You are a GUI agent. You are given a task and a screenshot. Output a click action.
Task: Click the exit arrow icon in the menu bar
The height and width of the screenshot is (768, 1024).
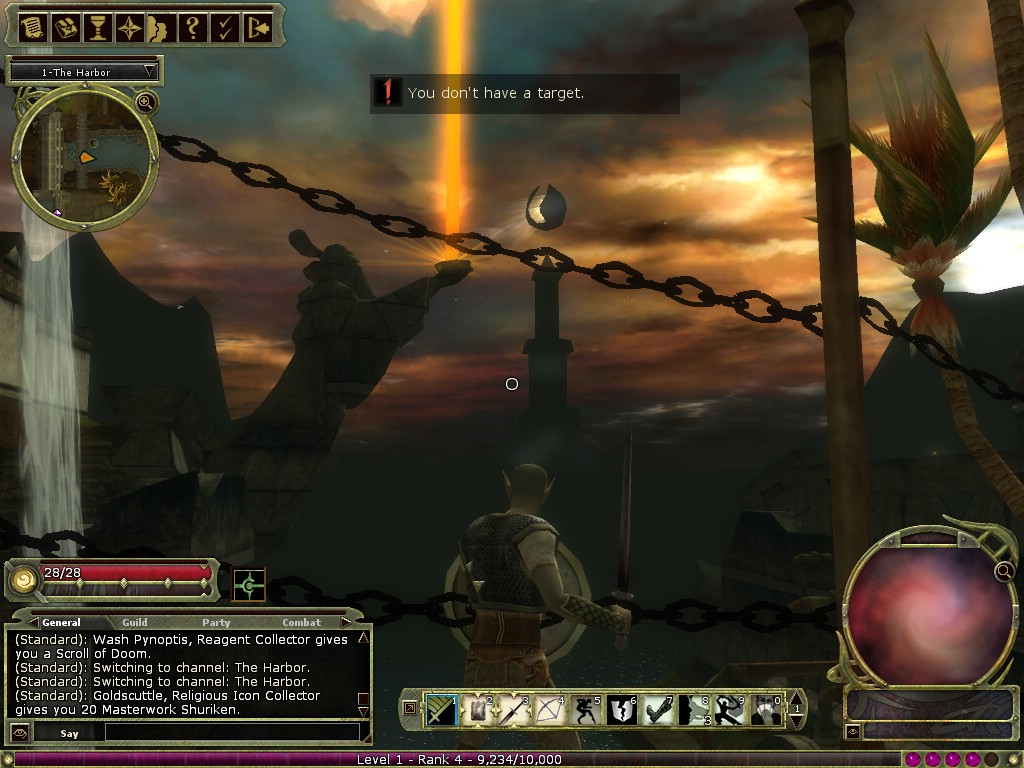[257, 27]
